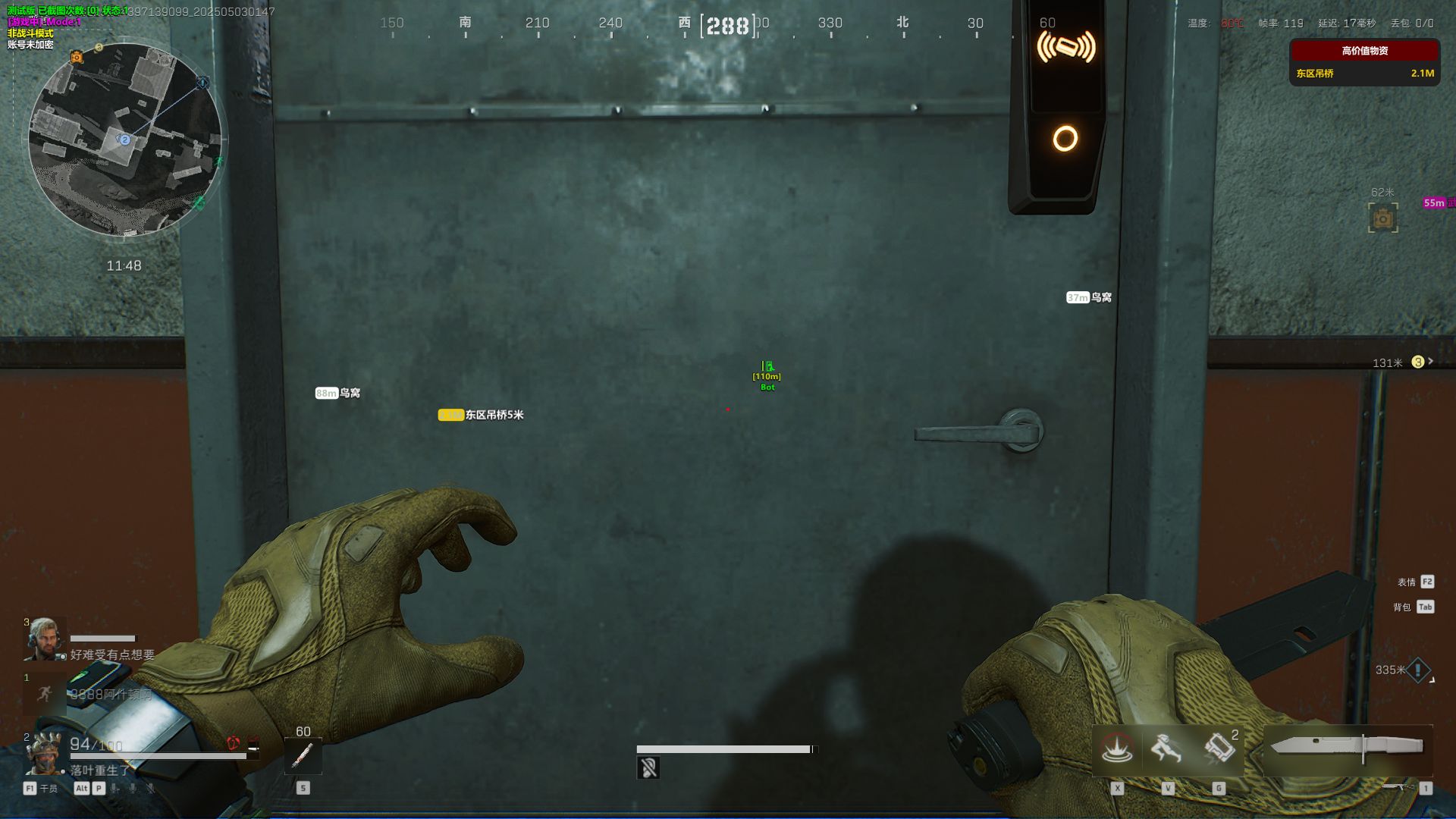1456x819 pixels.
Task: Select the camera marker at 62米
Action: pyautogui.click(x=1382, y=218)
